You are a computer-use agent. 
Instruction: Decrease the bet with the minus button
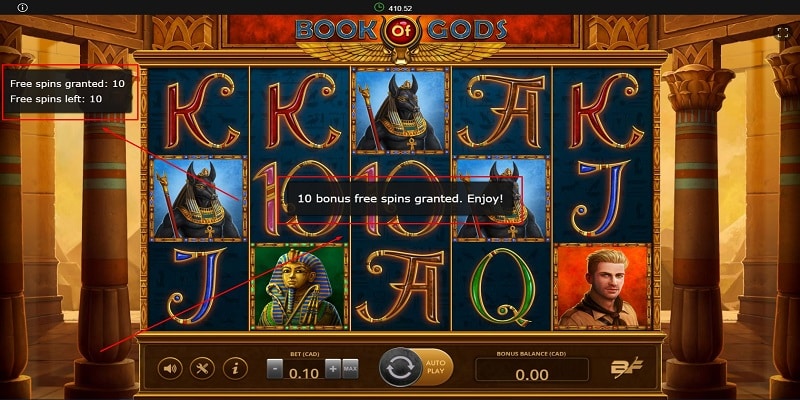click(x=274, y=368)
